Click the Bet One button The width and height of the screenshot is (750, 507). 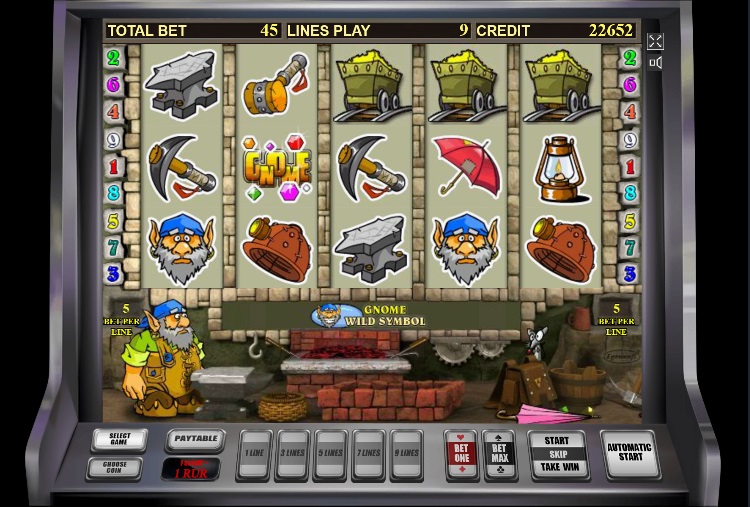(x=461, y=454)
